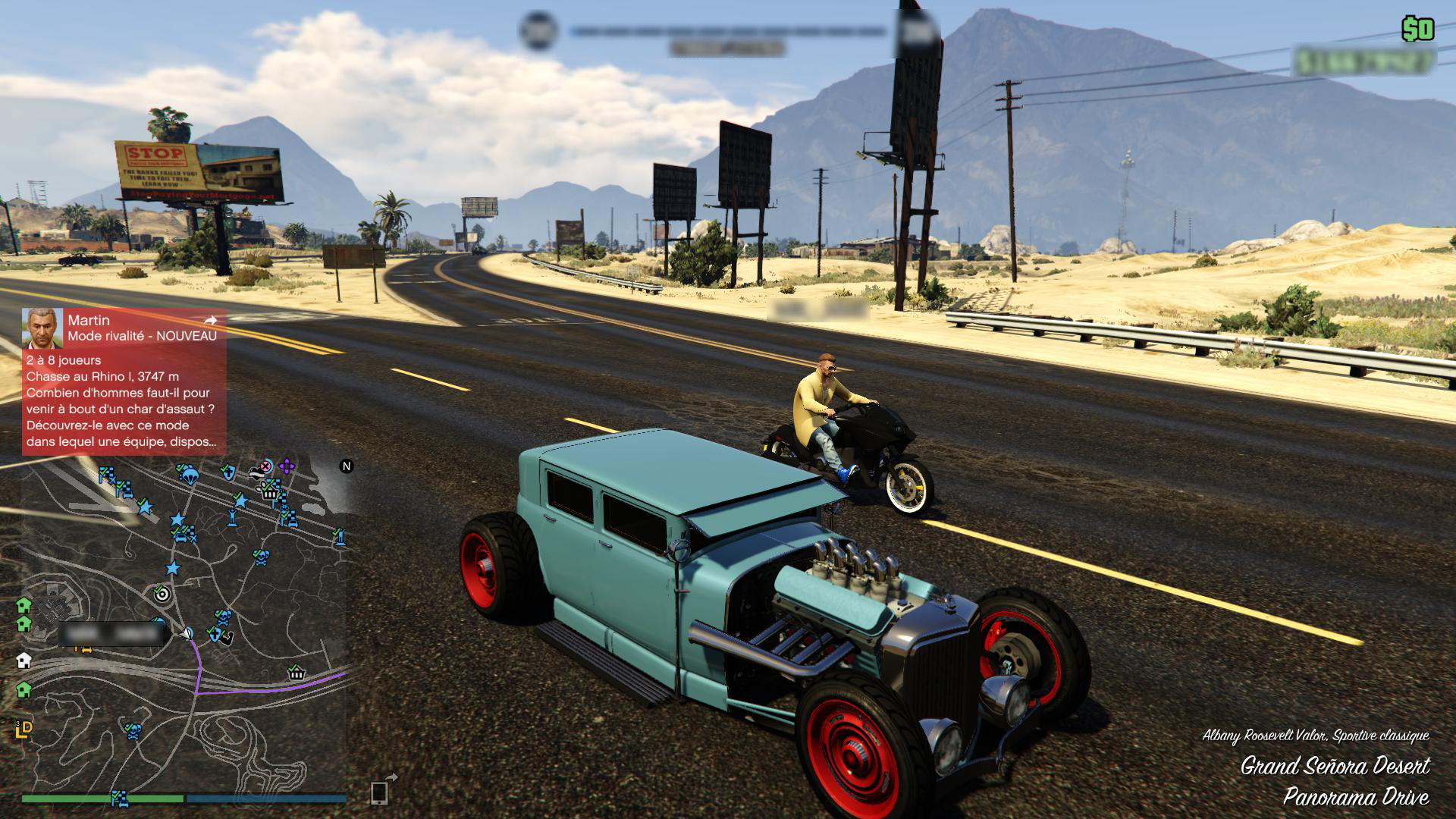Click the share arrow on Martin's notification
This screenshot has width=1456, height=819.
pyautogui.click(x=210, y=321)
